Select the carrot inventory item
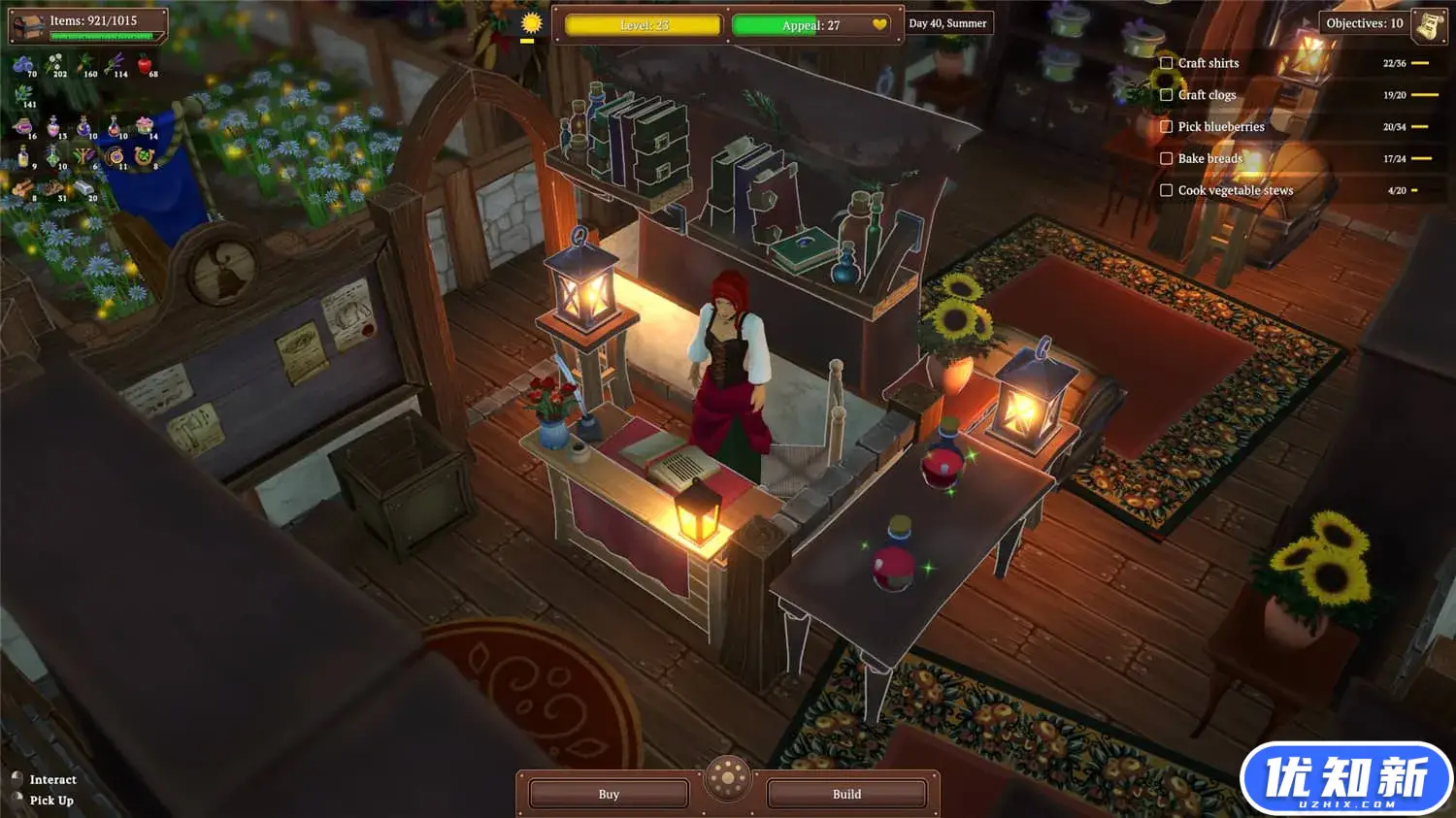This screenshot has width=1456, height=818. tap(83, 66)
